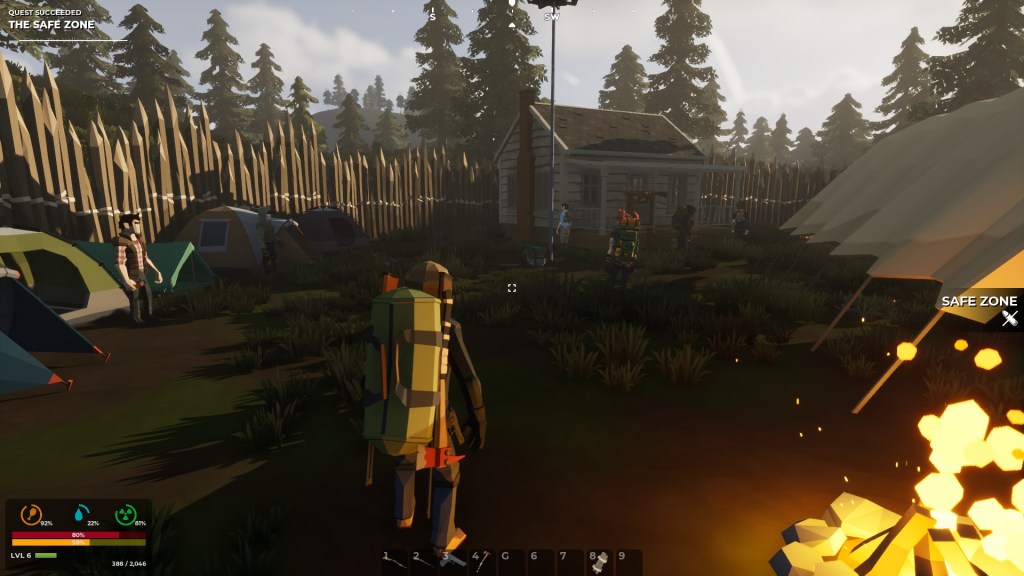Click the blue water drop thirst icon
1024x576 pixels.
[78, 514]
